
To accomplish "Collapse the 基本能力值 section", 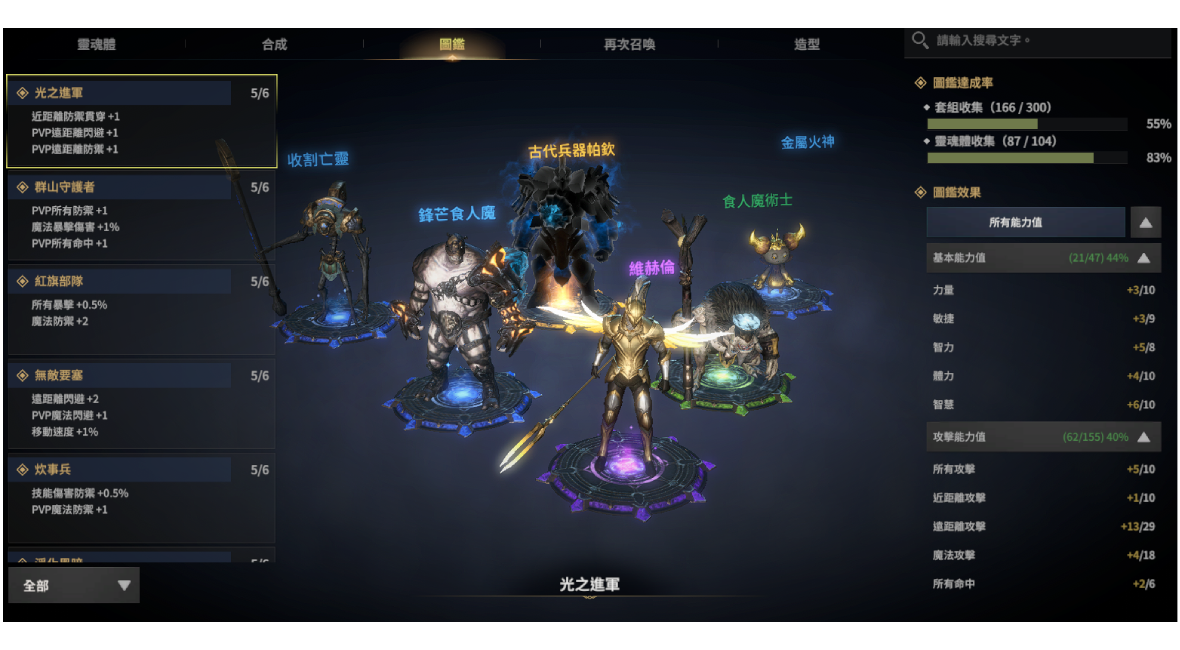I will [1143, 258].
